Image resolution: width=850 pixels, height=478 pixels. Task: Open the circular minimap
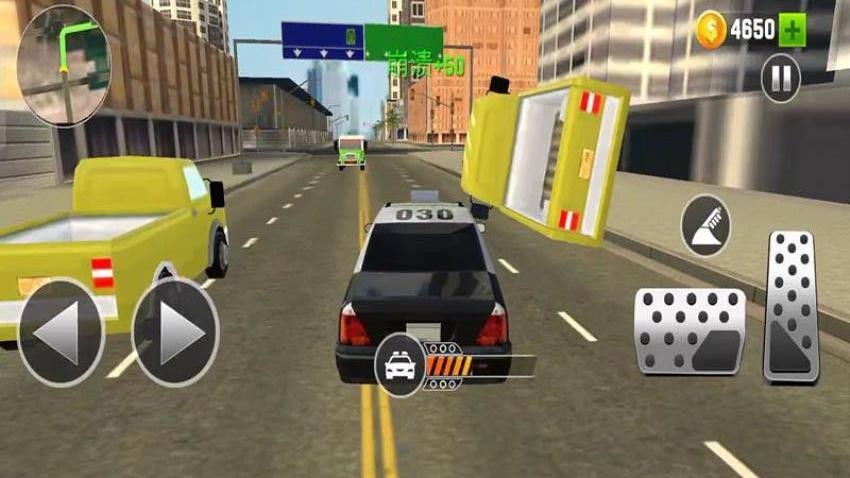point(64,65)
